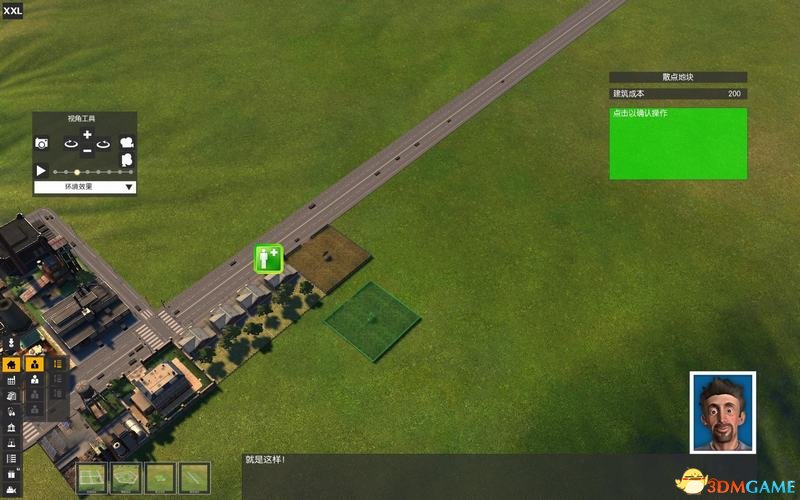800x500 pixels.
Task: Zoom in with the plus button
Action: tap(87, 135)
